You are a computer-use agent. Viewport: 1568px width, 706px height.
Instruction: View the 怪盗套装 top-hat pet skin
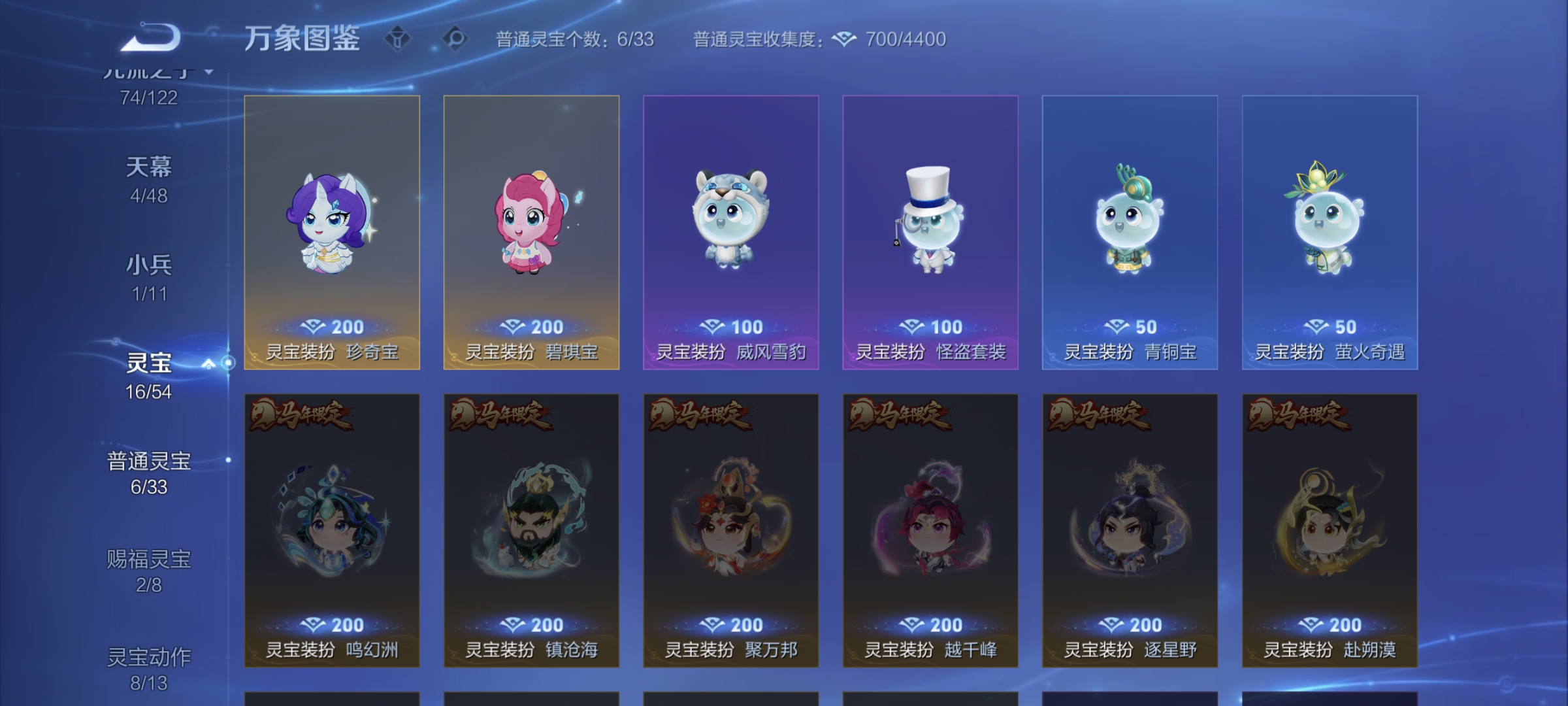pyautogui.click(x=930, y=235)
